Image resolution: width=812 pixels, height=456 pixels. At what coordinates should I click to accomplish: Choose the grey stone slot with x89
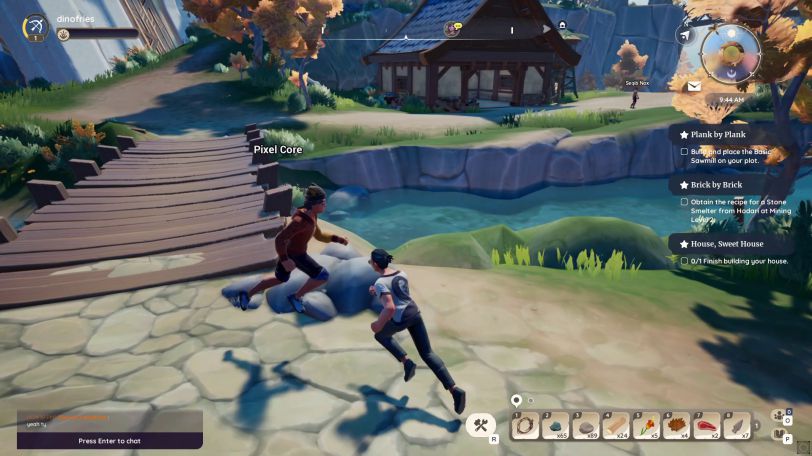point(586,426)
